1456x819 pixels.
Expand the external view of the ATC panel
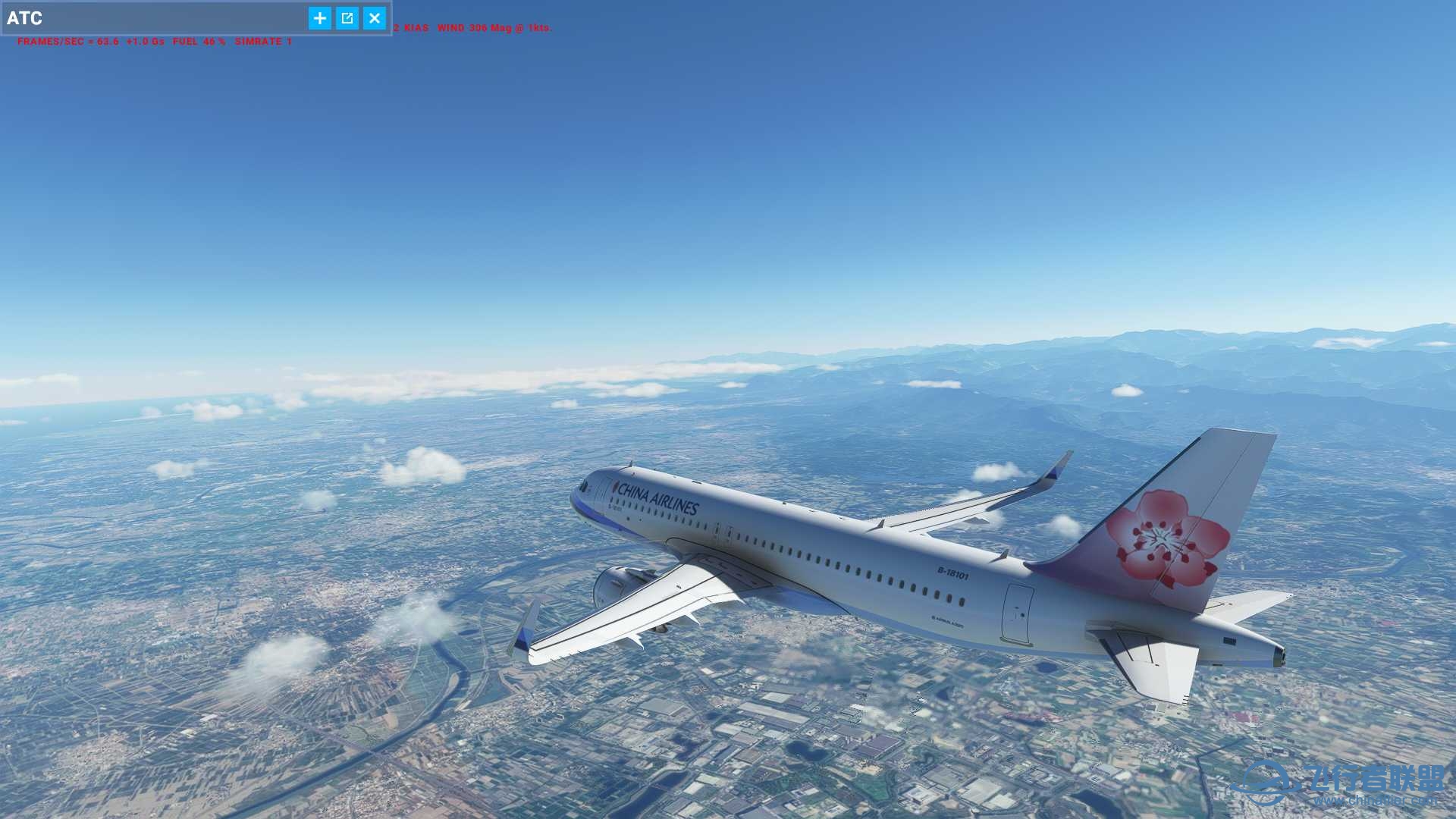pos(346,18)
